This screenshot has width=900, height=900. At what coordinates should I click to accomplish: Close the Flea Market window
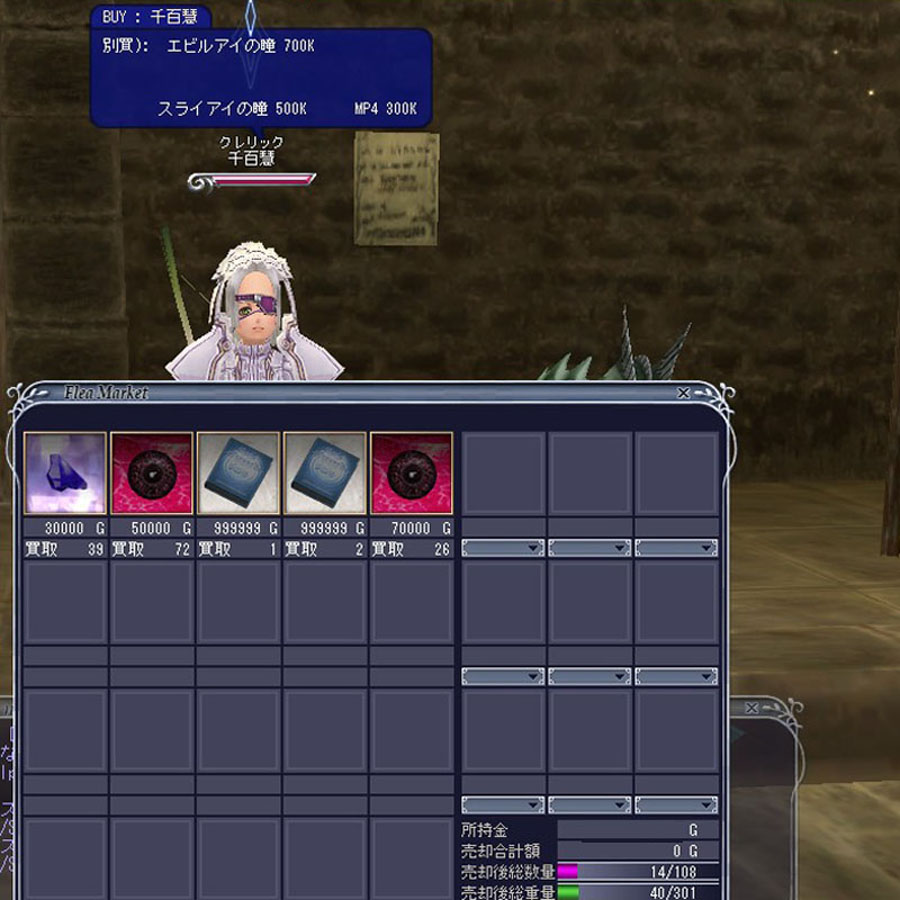pyautogui.click(x=683, y=394)
